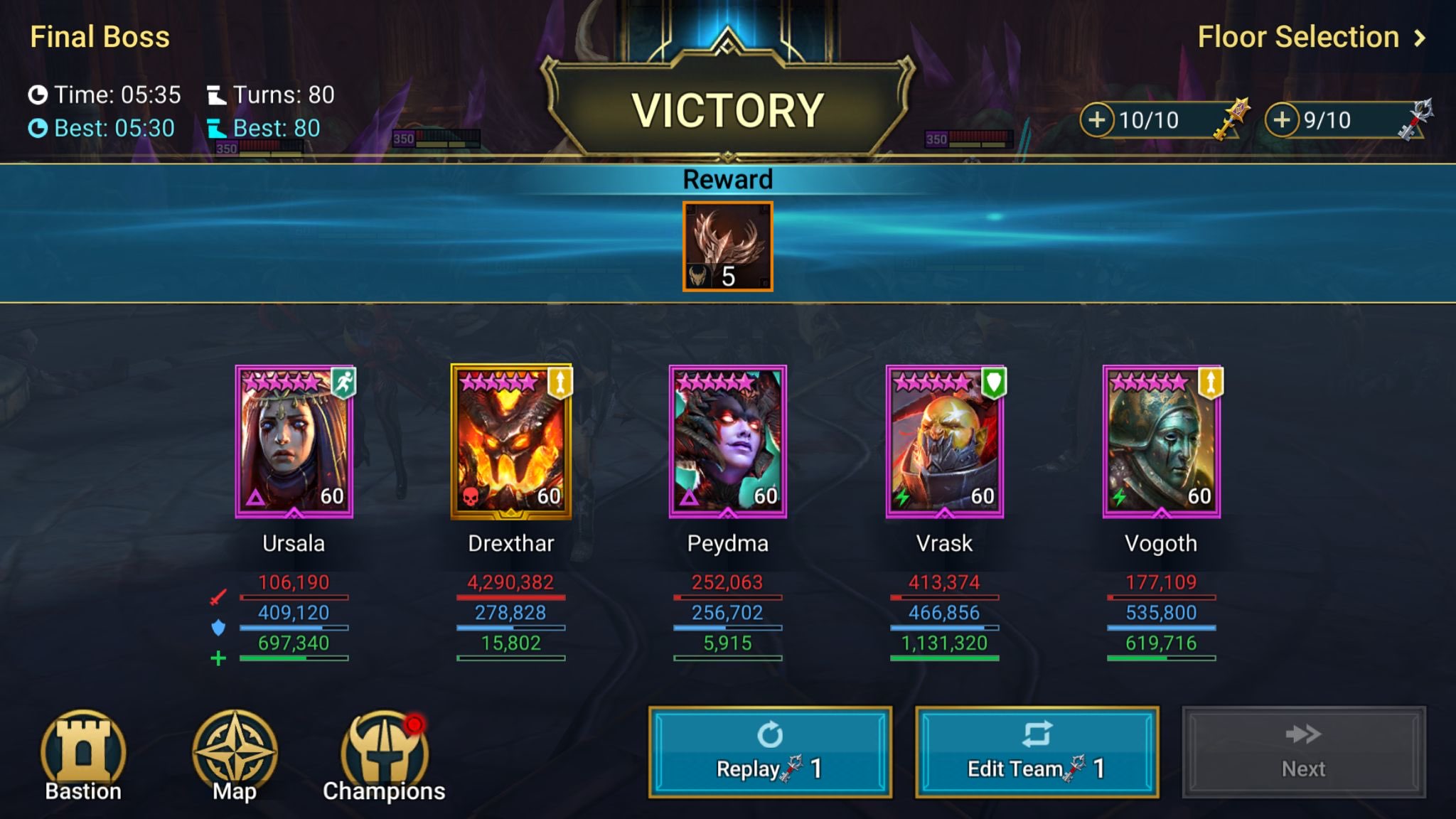Screen dimensions: 1456x819
Task: Replay the battle
Action: click(x=770, y=750)
